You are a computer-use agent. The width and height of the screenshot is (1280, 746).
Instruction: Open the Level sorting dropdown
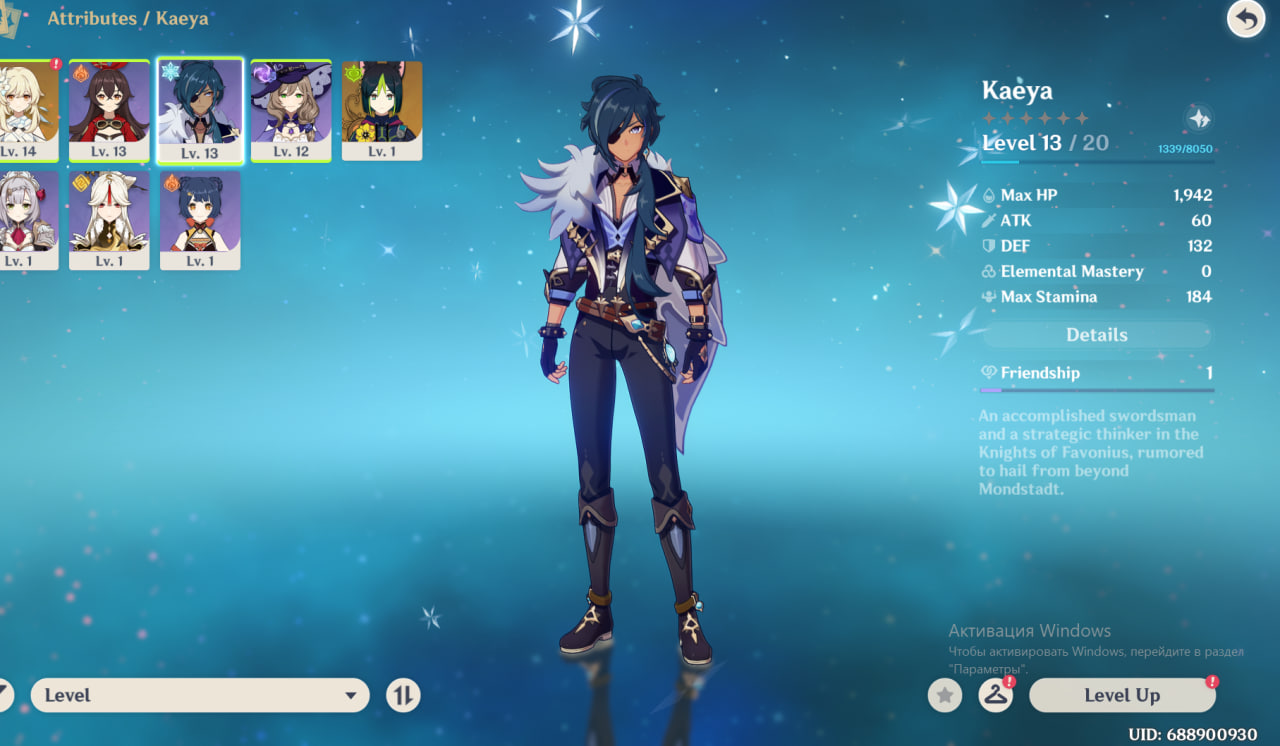[200, 695]
